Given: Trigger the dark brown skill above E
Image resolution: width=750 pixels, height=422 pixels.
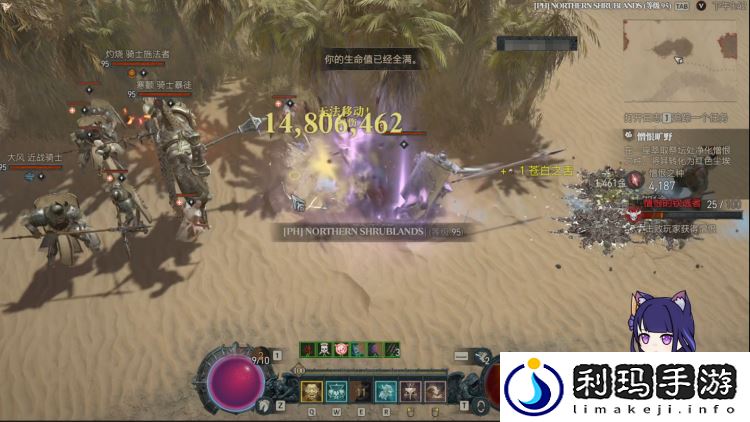Looking at the screenshot, I should tap(361, 391).
